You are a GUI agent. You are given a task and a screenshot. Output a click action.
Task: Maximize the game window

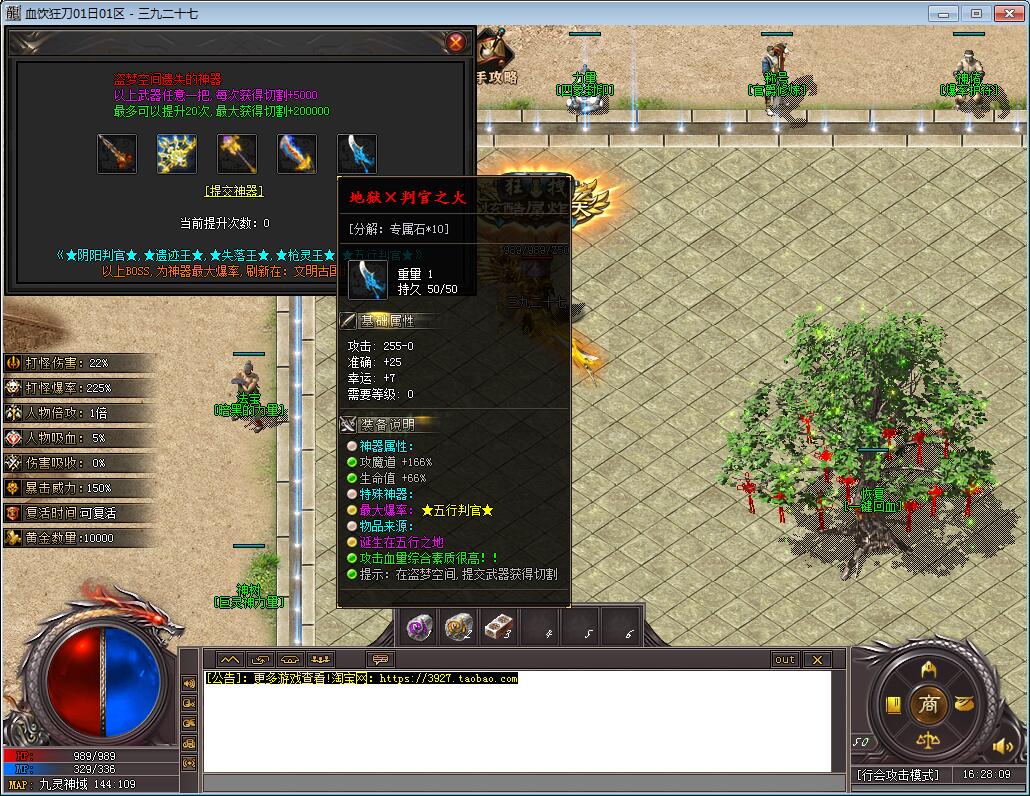[x=977, y=13]
